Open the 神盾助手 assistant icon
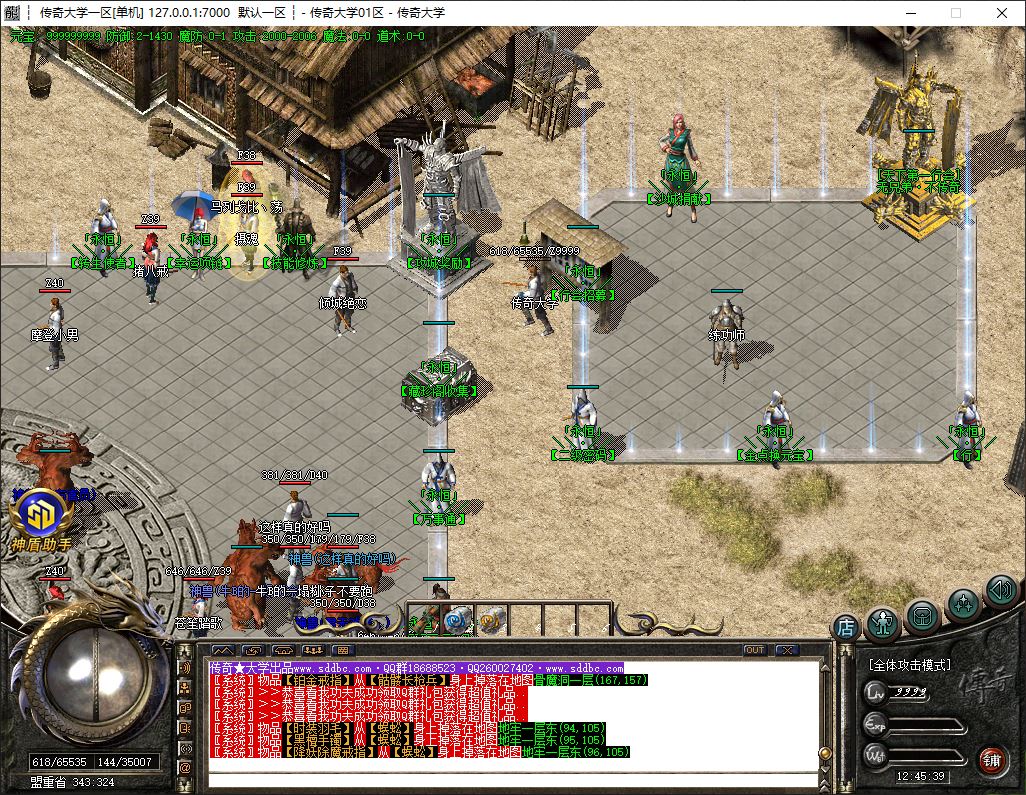1026x795 pixels. tap(40, 516)
